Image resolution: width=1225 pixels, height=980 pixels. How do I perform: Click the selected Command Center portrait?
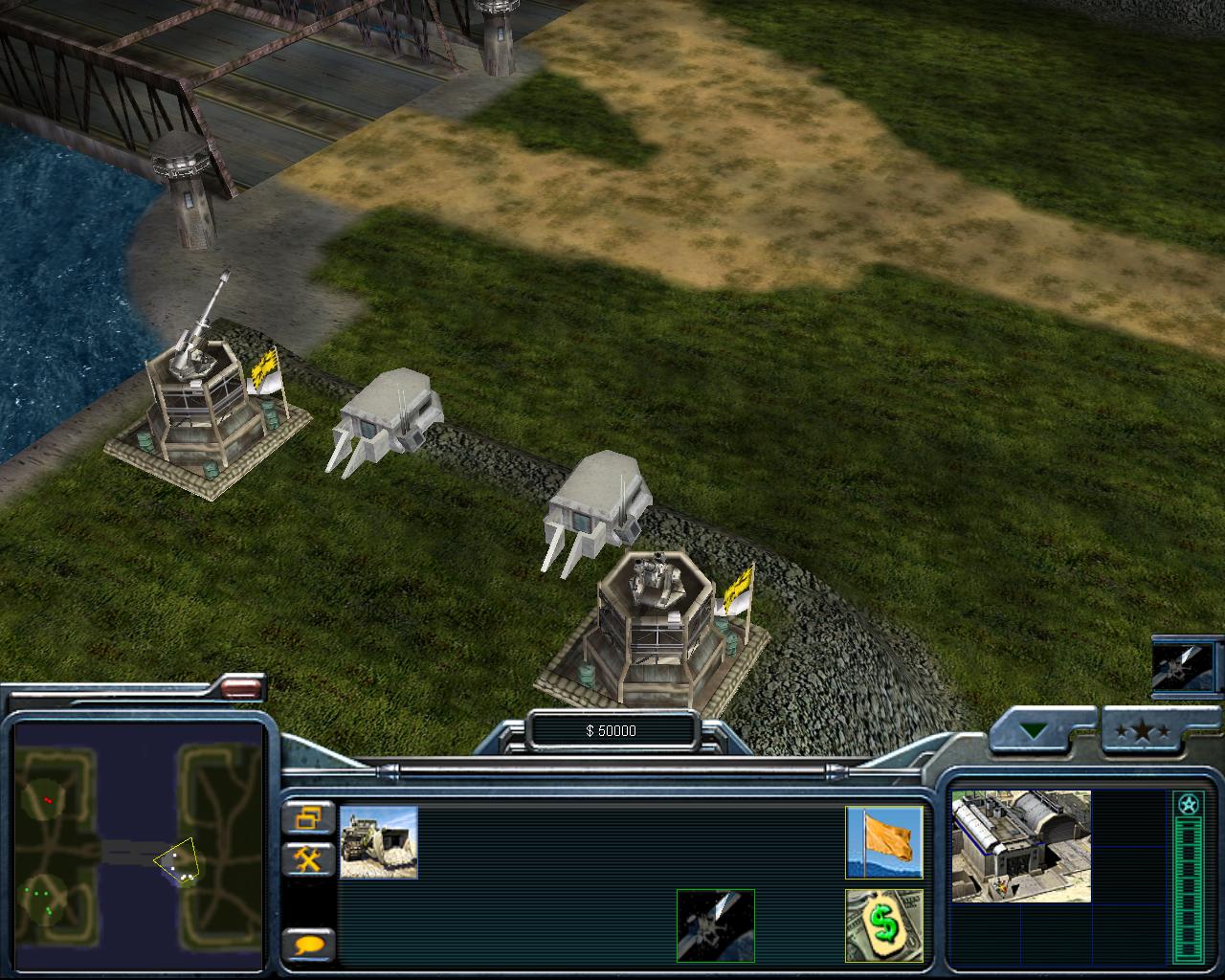[x=1020, y=846]
